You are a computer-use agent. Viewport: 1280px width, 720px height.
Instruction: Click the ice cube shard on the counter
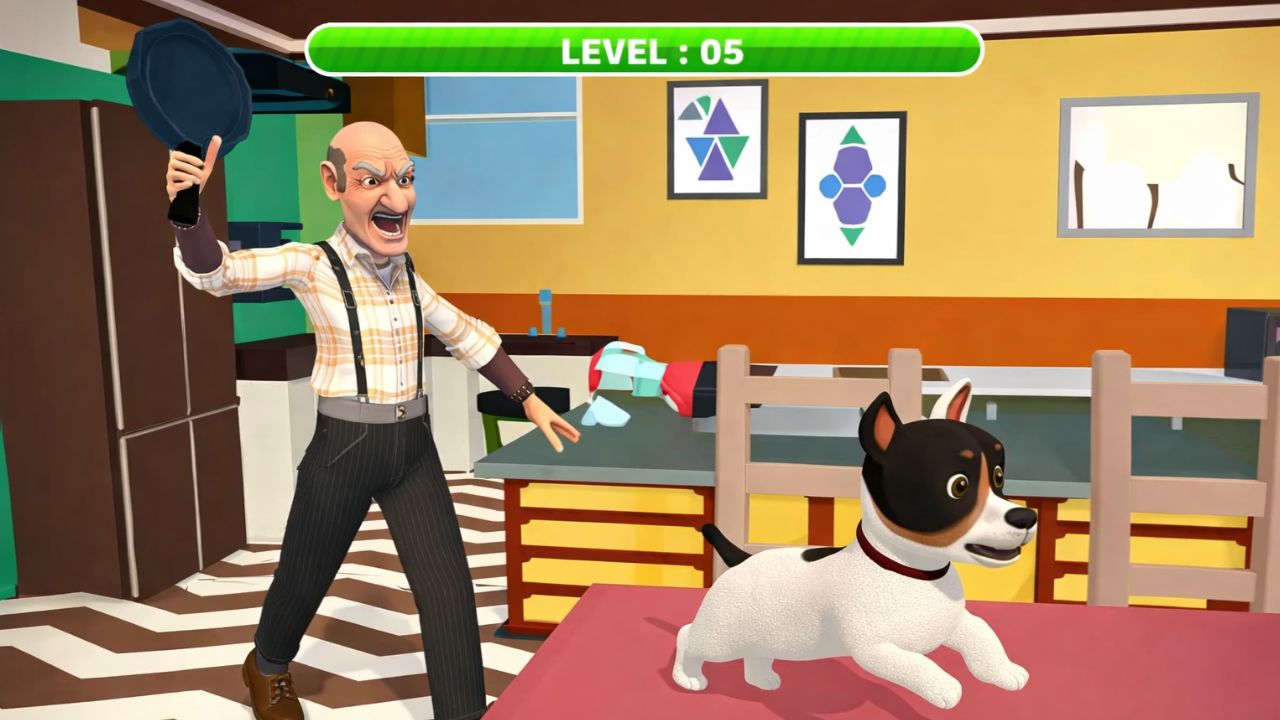pyautogui.click(x=607, y=410)
